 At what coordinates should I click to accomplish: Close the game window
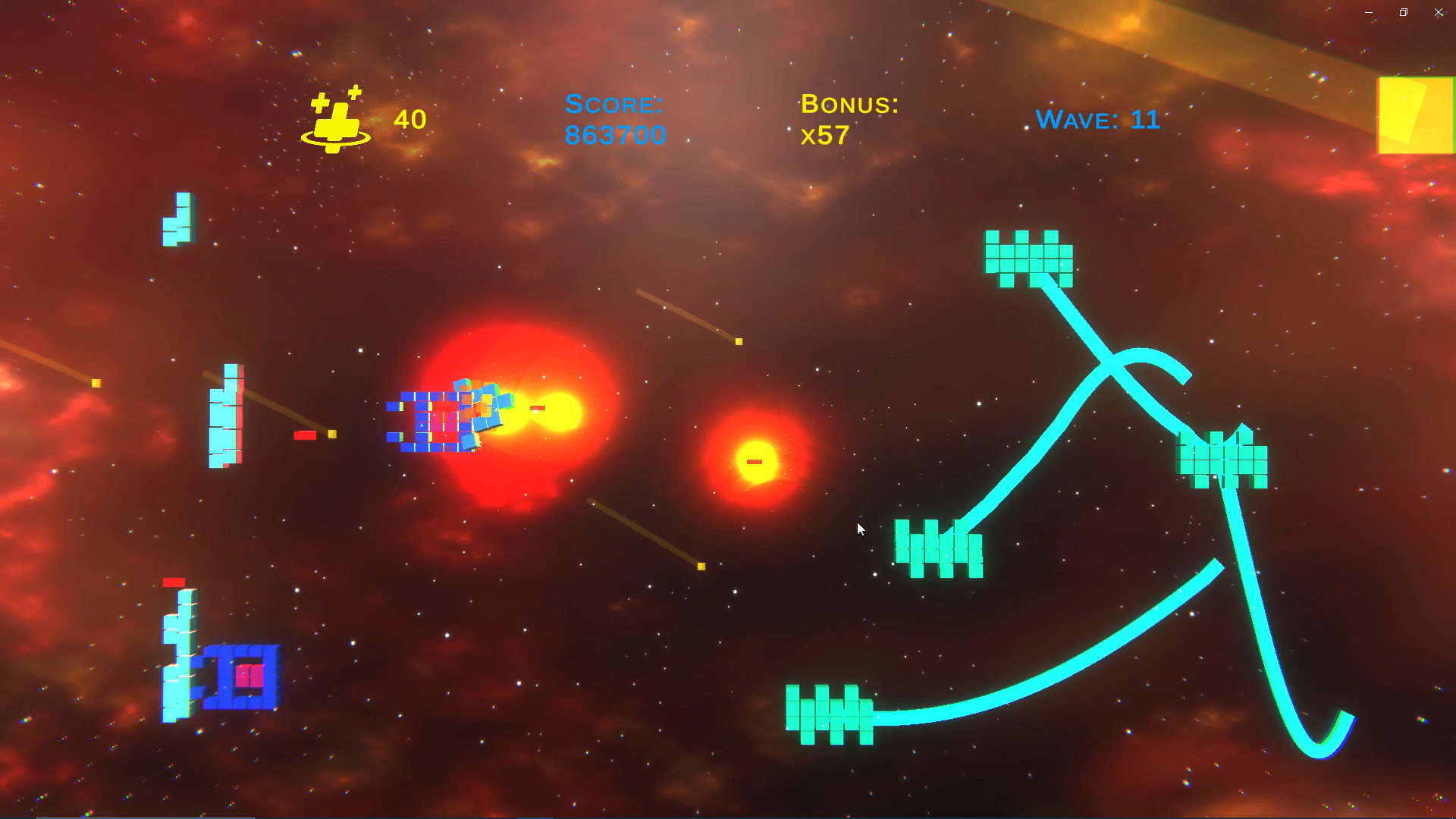pos(1439,12)
